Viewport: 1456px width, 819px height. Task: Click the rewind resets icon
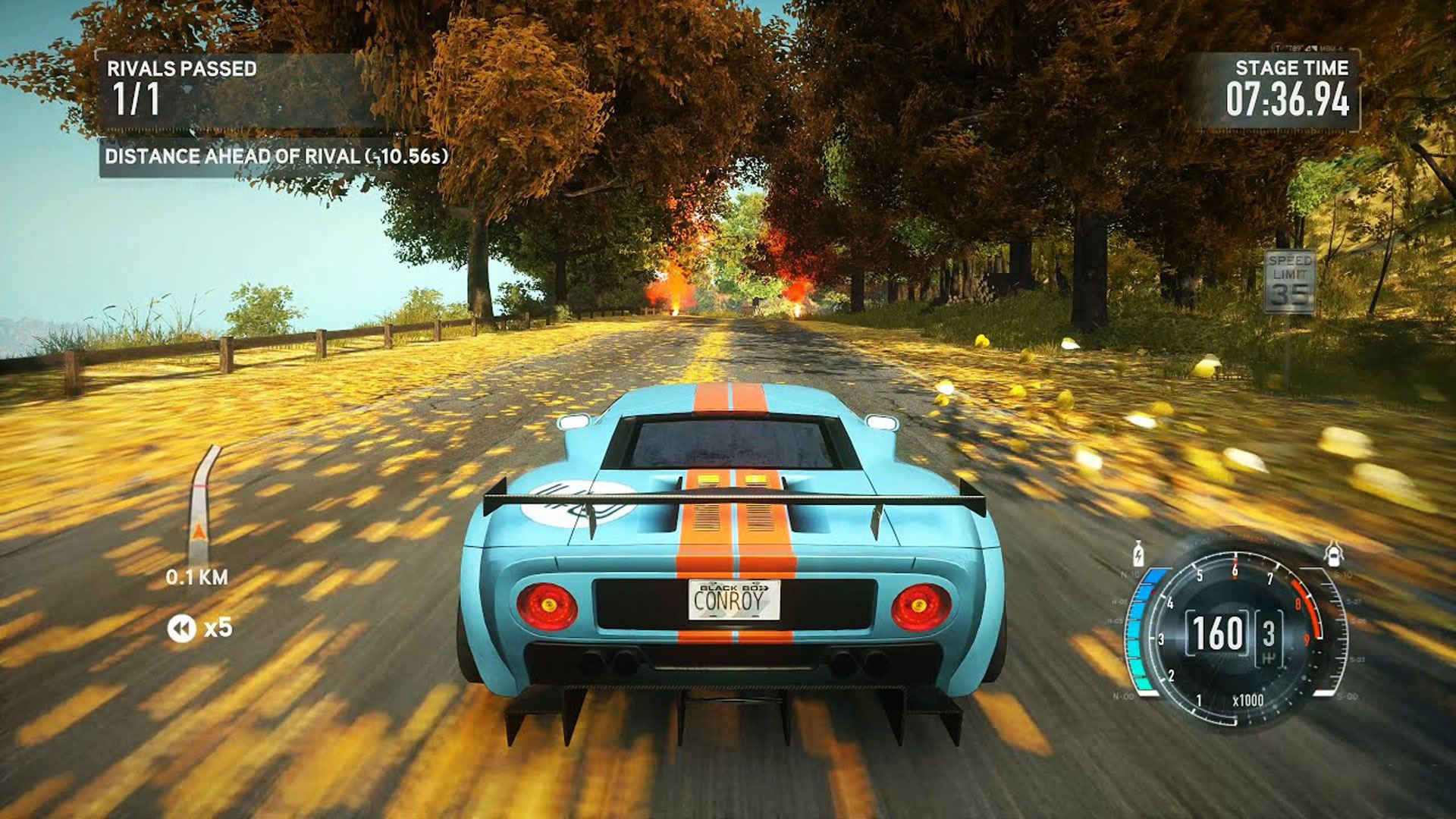pyautogui.click(x=181, y=628)
